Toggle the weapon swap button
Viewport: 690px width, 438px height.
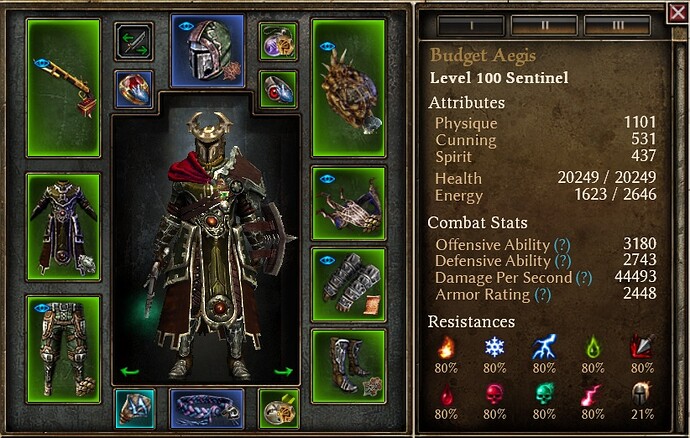coord(133,41)
